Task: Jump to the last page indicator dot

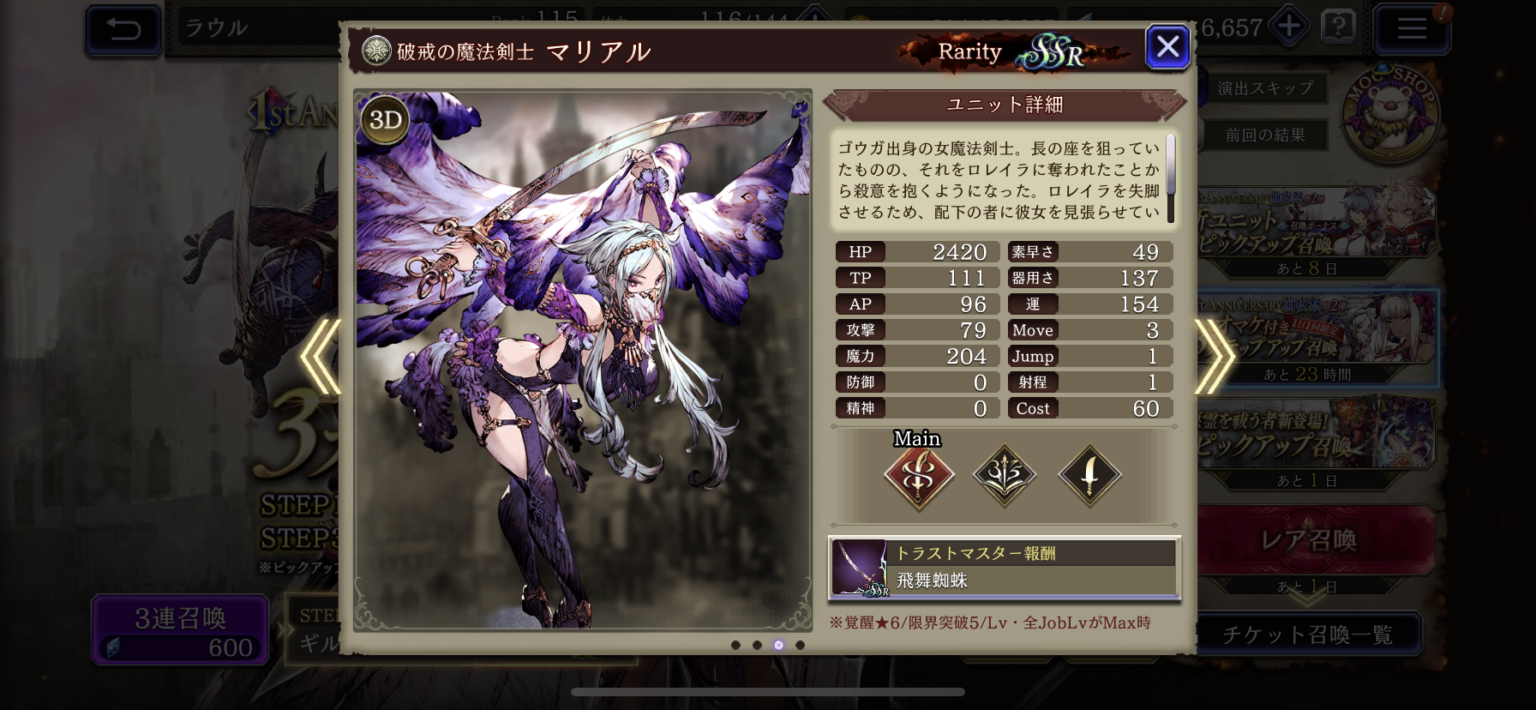Action: tap(800, 645)
